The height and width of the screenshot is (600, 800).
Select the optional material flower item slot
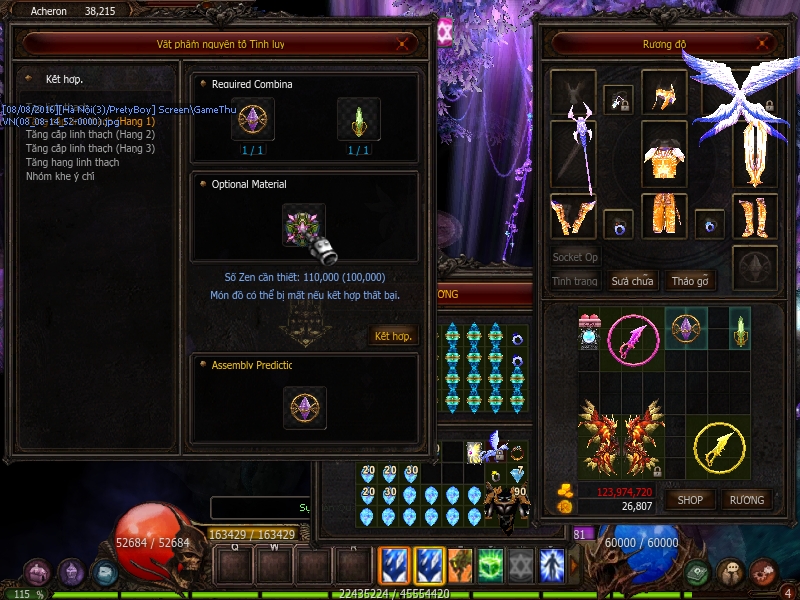tap(304, 225)
